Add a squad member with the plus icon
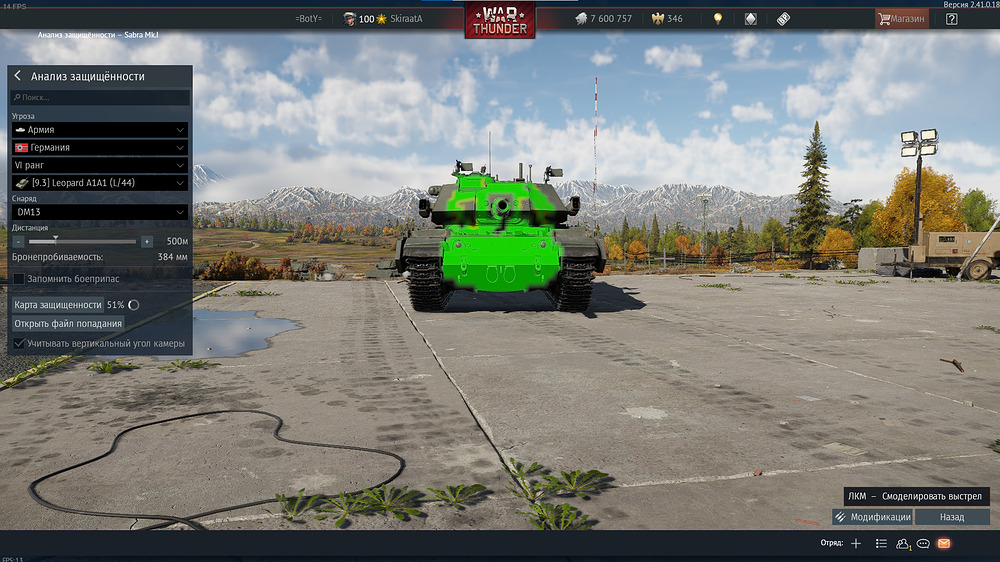This screenshot has width=1000, height=562. point(856,543)
